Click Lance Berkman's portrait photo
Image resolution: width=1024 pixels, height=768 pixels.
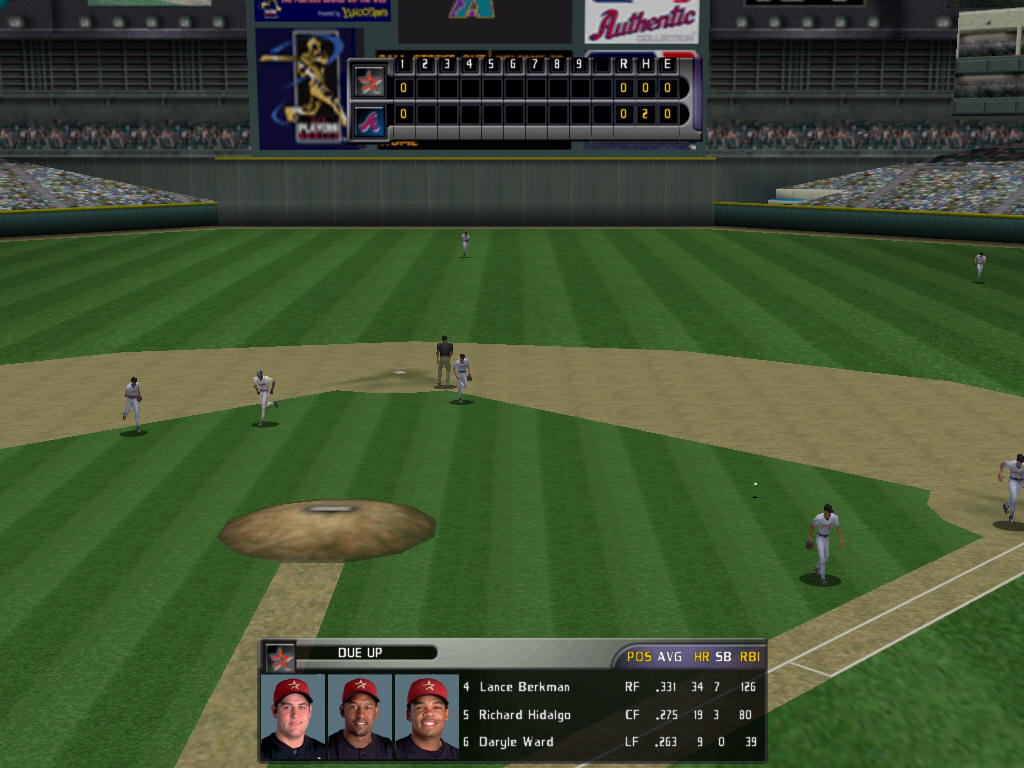(x=292, y=716)
